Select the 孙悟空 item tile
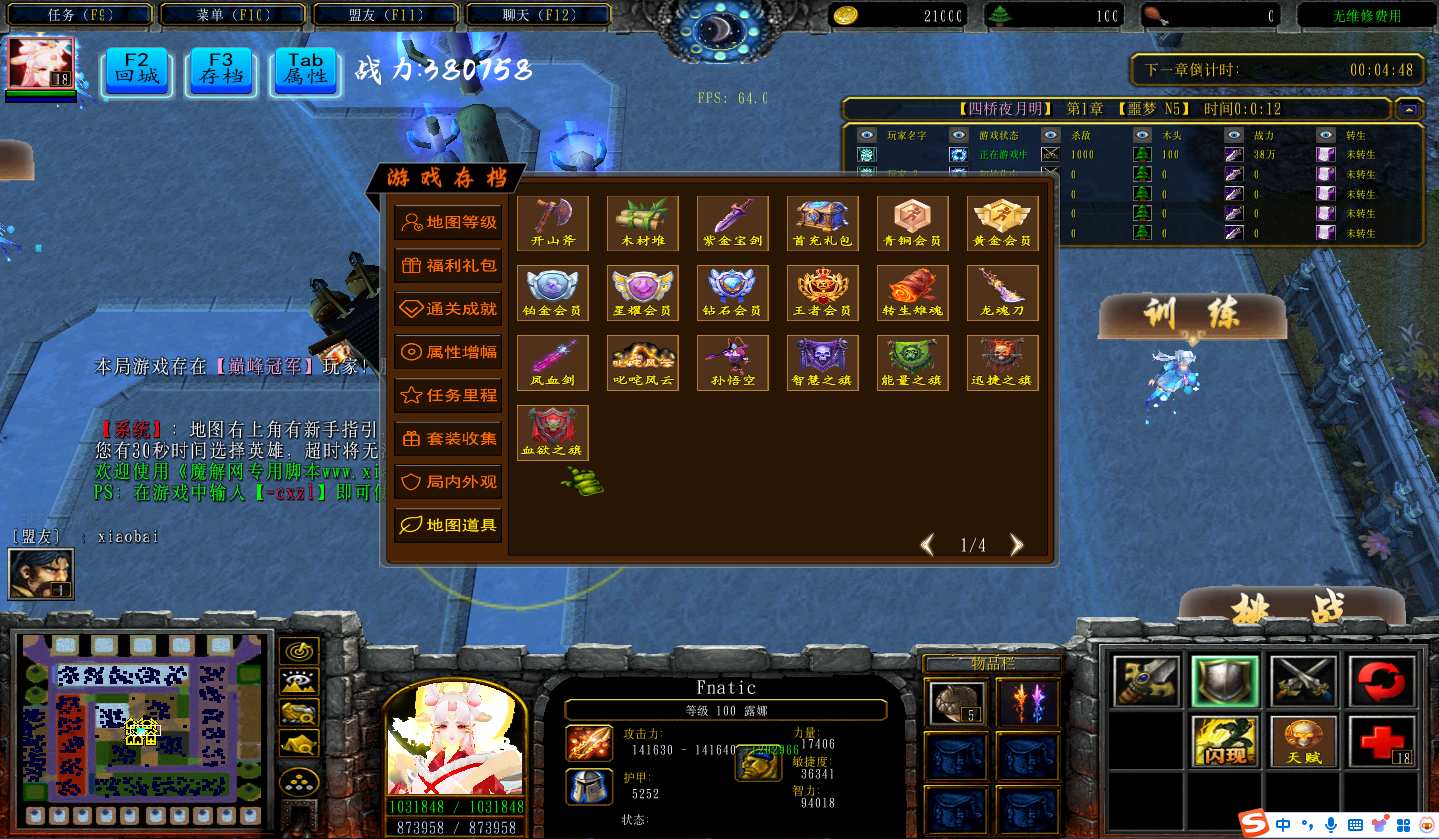This screenshot has height=839, width=1439. 733,363
